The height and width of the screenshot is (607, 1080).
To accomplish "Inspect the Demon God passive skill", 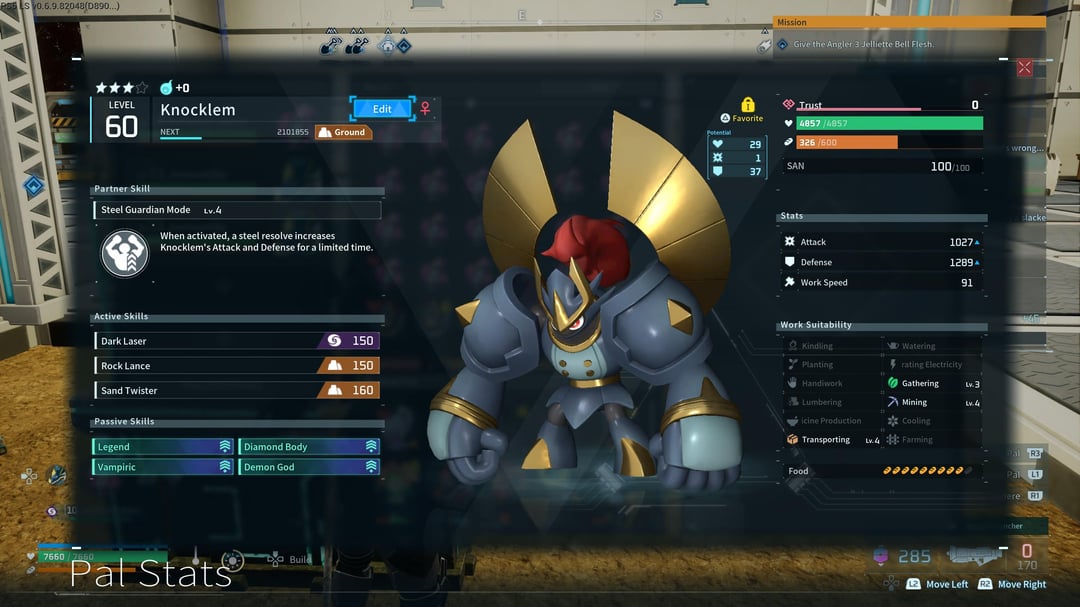I will [309, 467].
